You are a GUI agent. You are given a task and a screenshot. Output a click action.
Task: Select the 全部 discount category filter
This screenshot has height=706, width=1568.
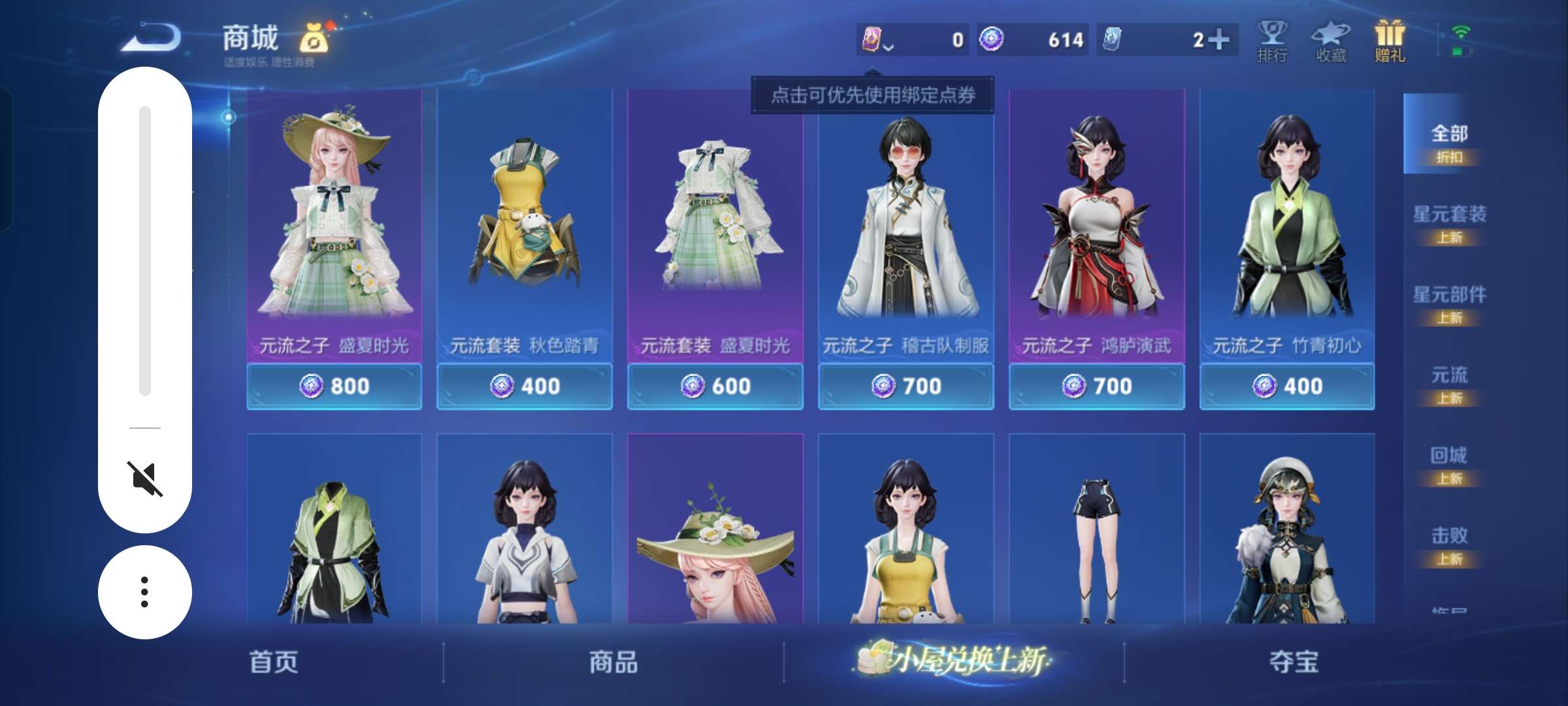tap(1451, 141)
